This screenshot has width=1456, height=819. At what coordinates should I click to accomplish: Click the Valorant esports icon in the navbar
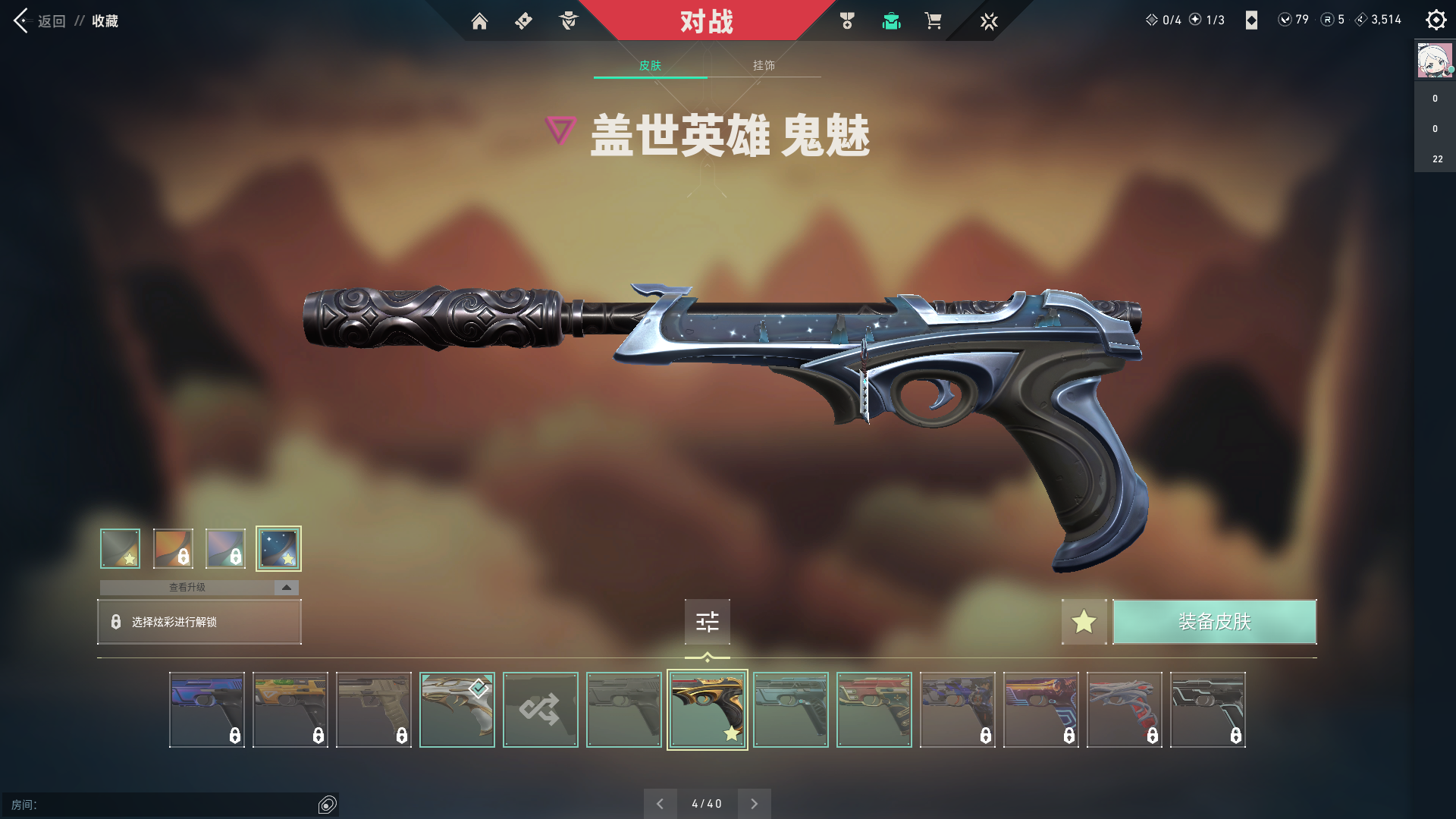[989, 21]
